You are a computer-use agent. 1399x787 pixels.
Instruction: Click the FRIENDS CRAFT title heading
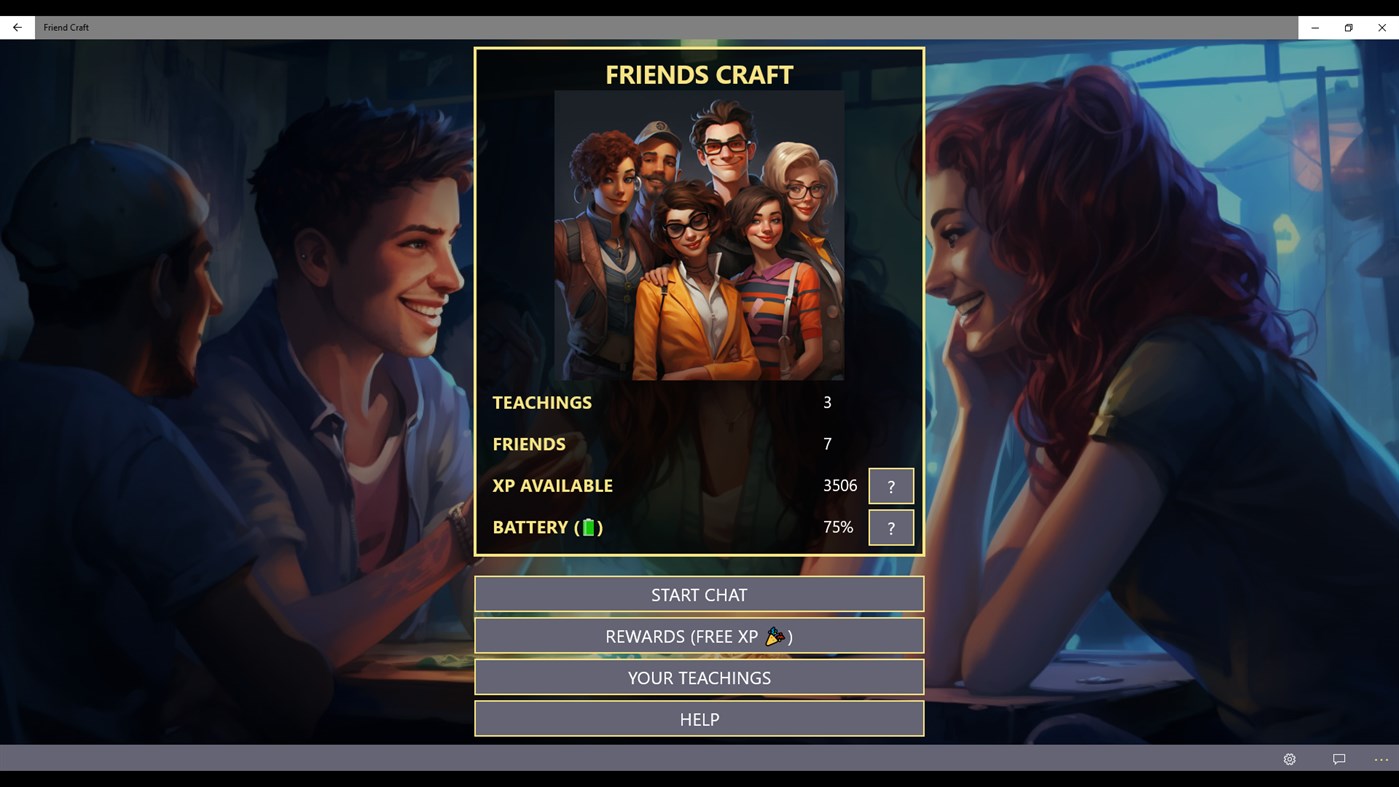tap(699, 73)
